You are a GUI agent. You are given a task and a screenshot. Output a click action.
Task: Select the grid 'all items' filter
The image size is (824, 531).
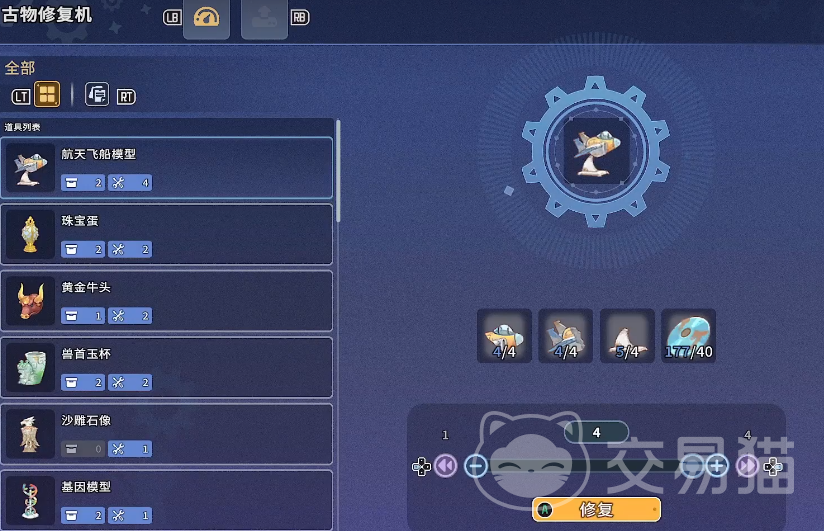click(x=47, y=95)
